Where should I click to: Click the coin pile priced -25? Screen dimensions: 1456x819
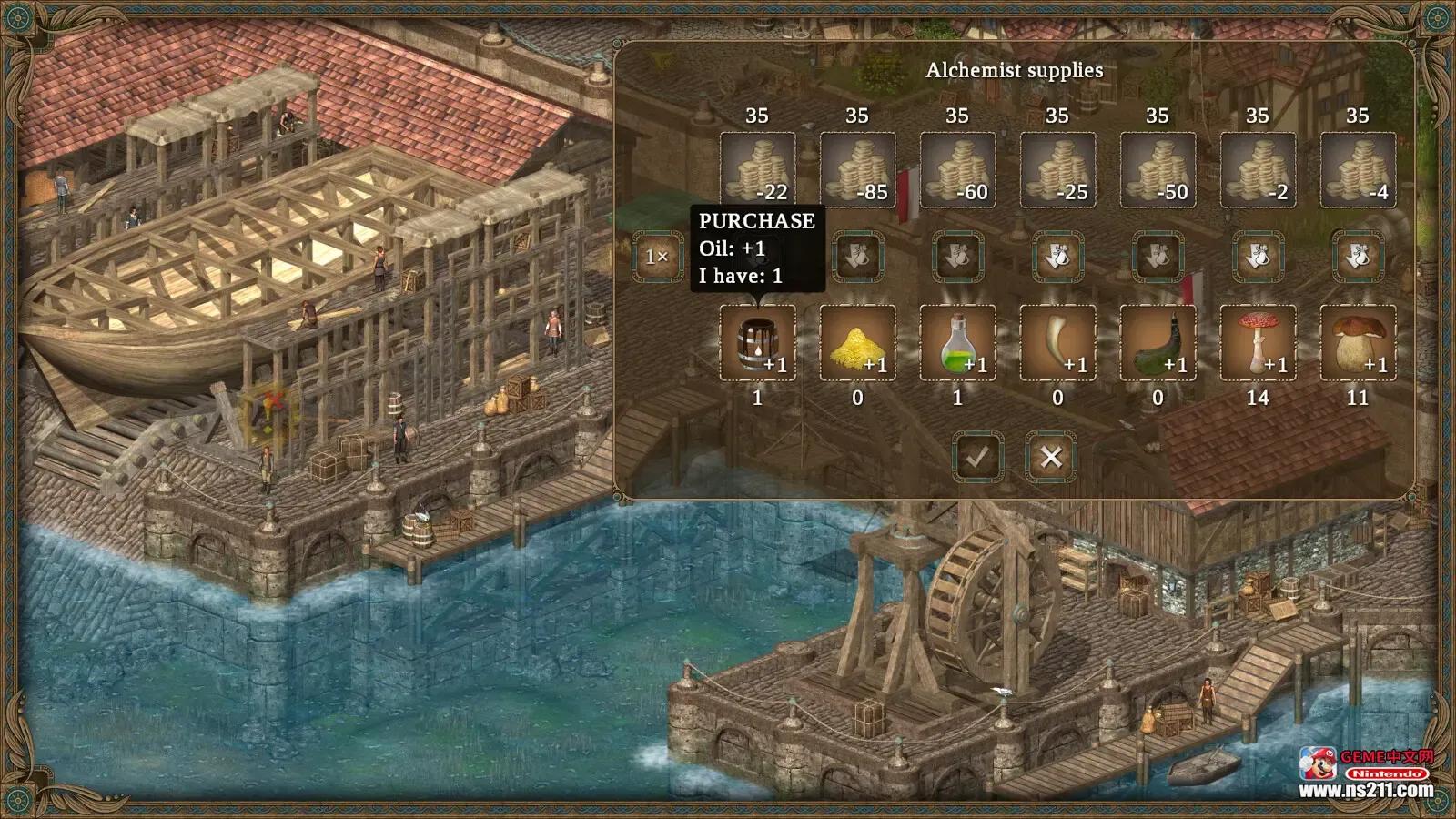point(1057,170)
